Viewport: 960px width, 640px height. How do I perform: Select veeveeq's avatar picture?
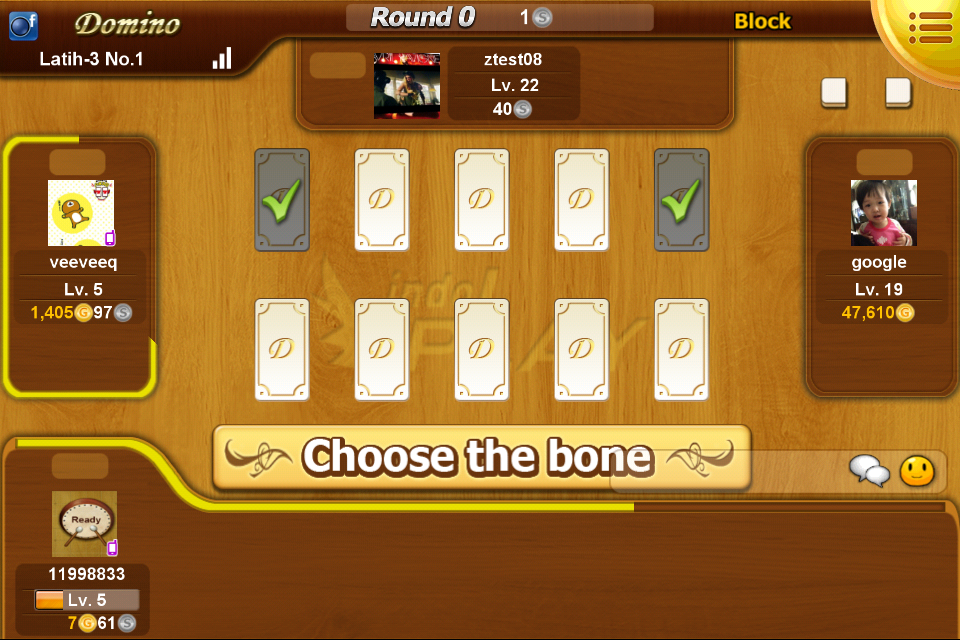pyautogui.click(x=81, y=213)
